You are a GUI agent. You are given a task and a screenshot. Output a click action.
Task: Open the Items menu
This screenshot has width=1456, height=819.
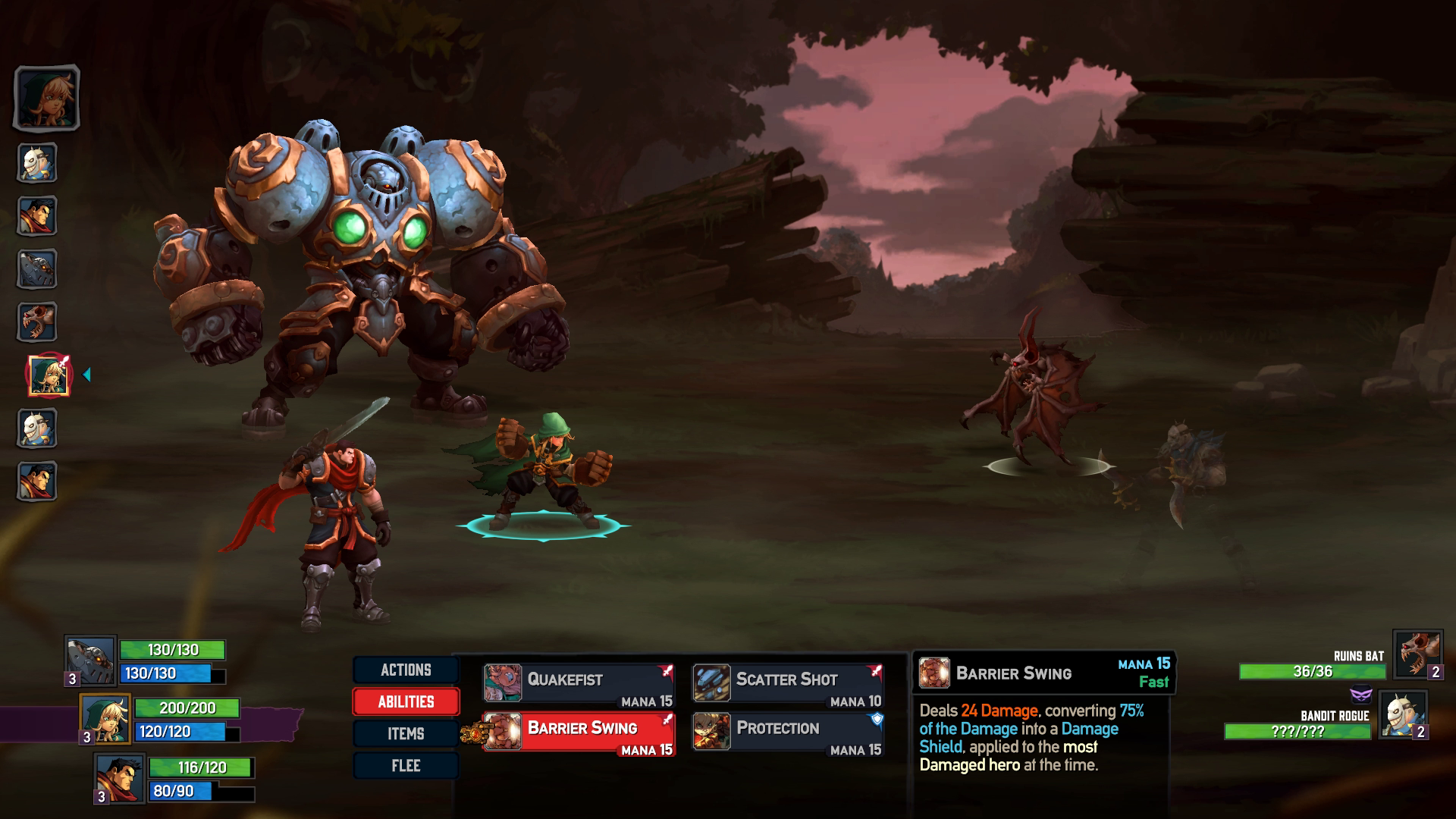click(x=406, y=733)
